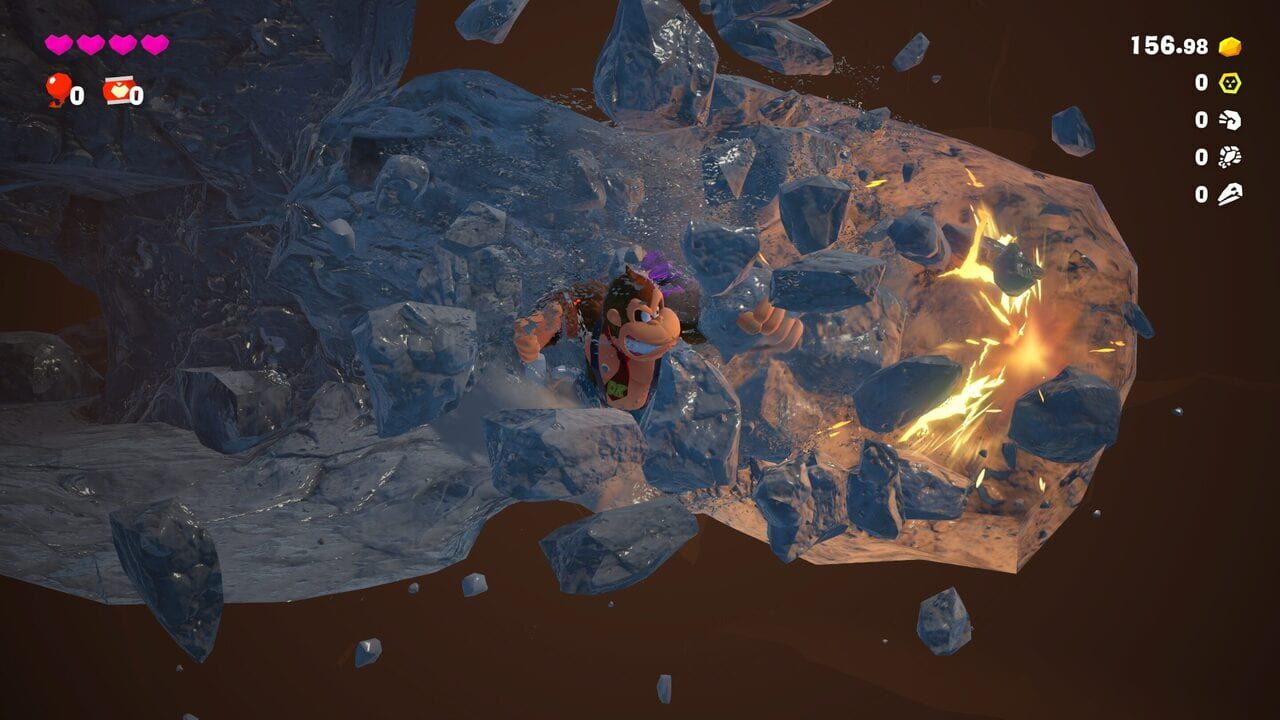Select the heart snack pouch icon
This screenshot has width=1280, height=720.
pyautogui.click(x=119, y=88)
